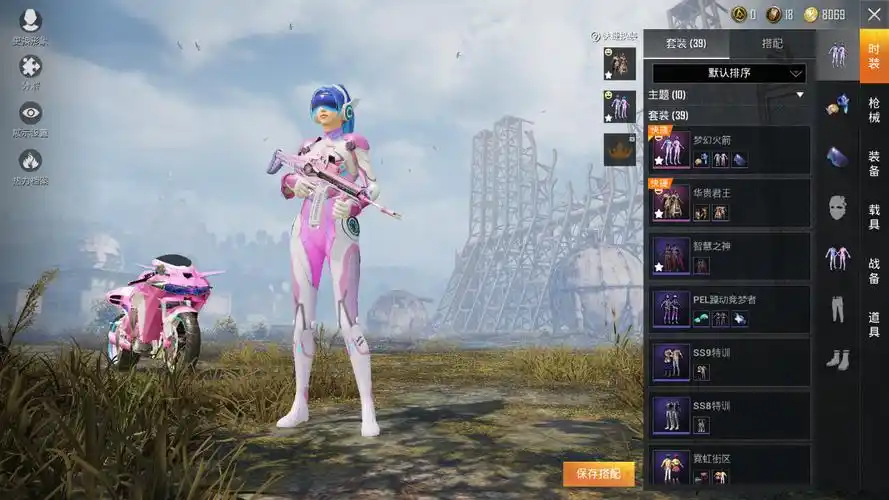889x500 pixels.
Task: Show the 道具 items category
Action: click(874, 325)
